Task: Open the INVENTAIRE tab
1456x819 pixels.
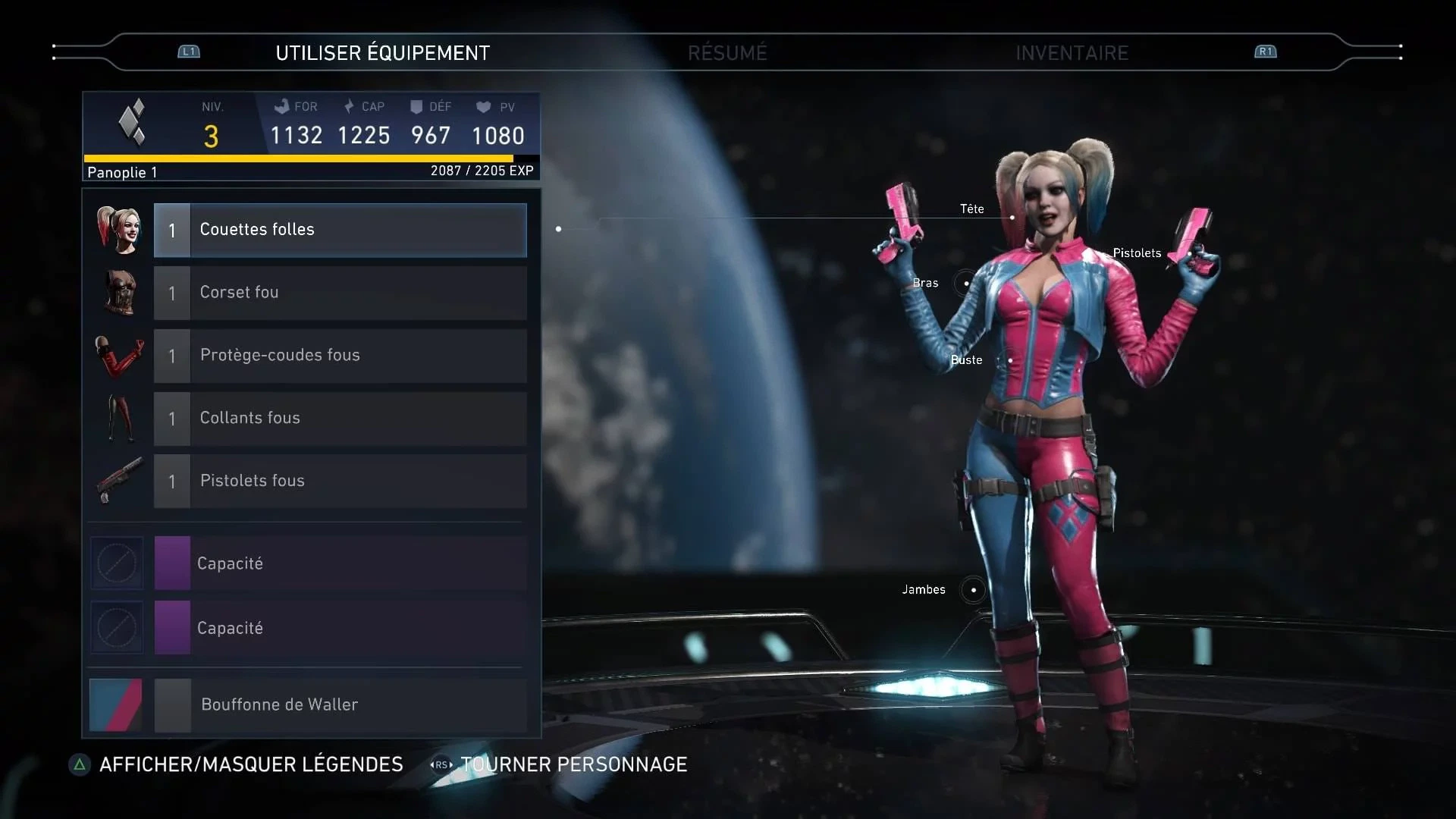Action: point(1072,52)
